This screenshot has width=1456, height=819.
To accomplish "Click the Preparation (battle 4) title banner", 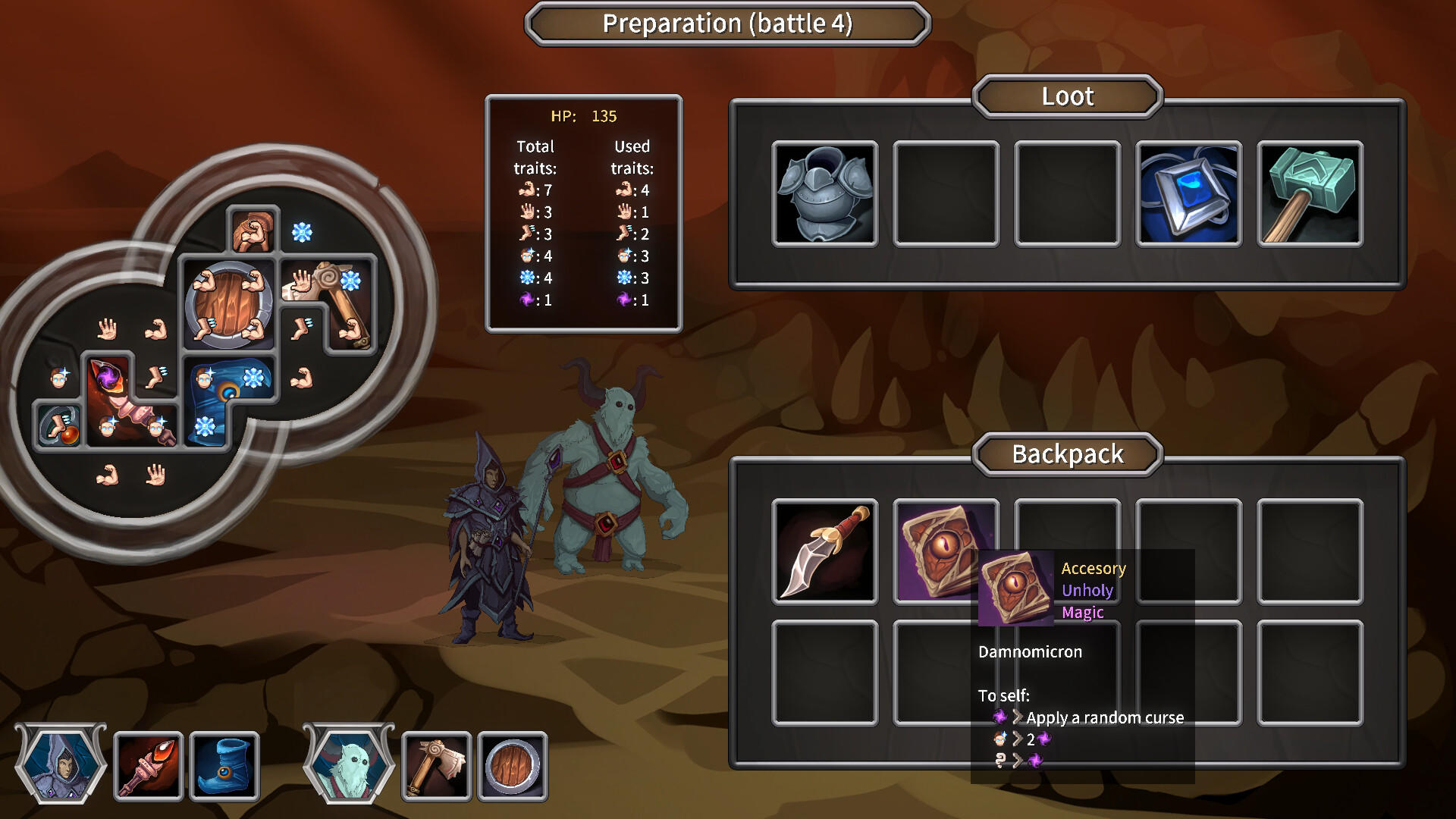I will click(x=727, y=24).
